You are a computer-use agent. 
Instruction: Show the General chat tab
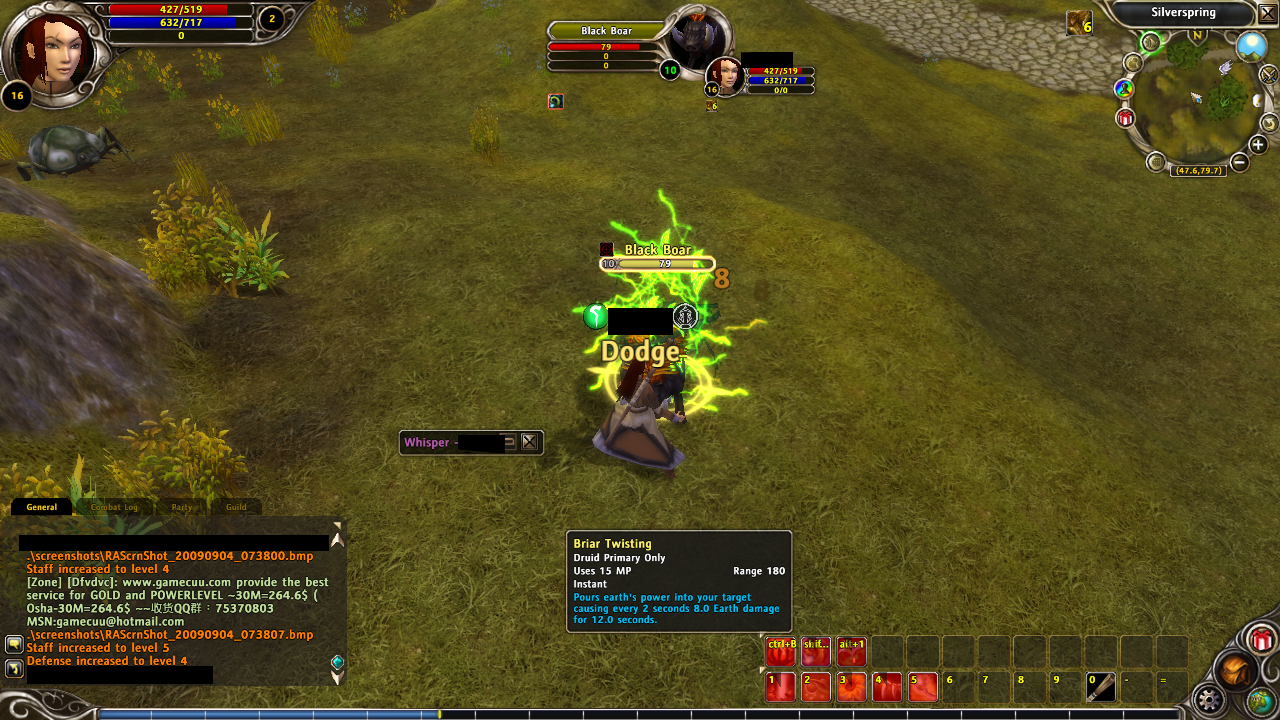(42, 507)
